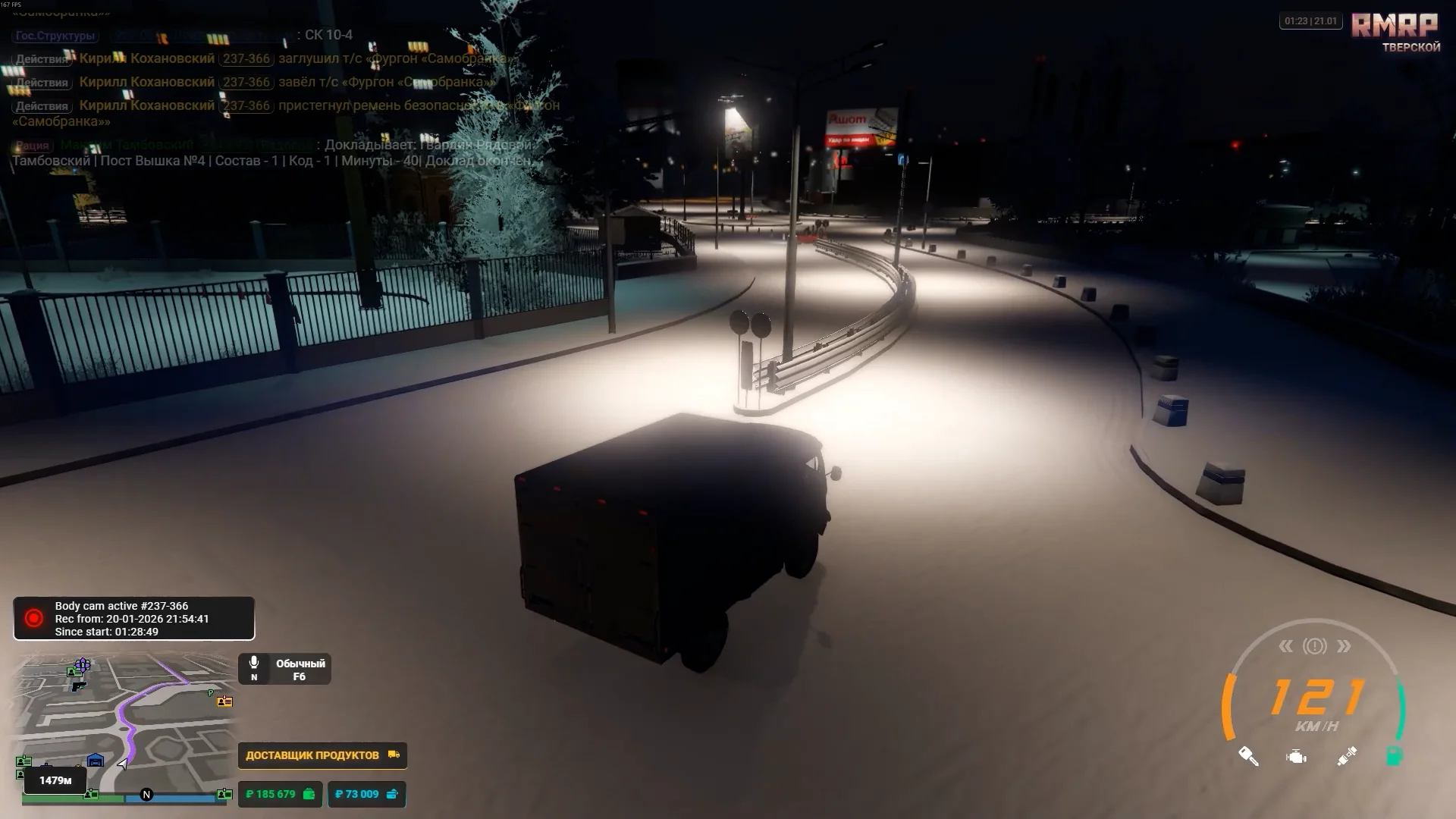
Task: Select the orange ID card minimap marker
Action: tap(224, 701)
